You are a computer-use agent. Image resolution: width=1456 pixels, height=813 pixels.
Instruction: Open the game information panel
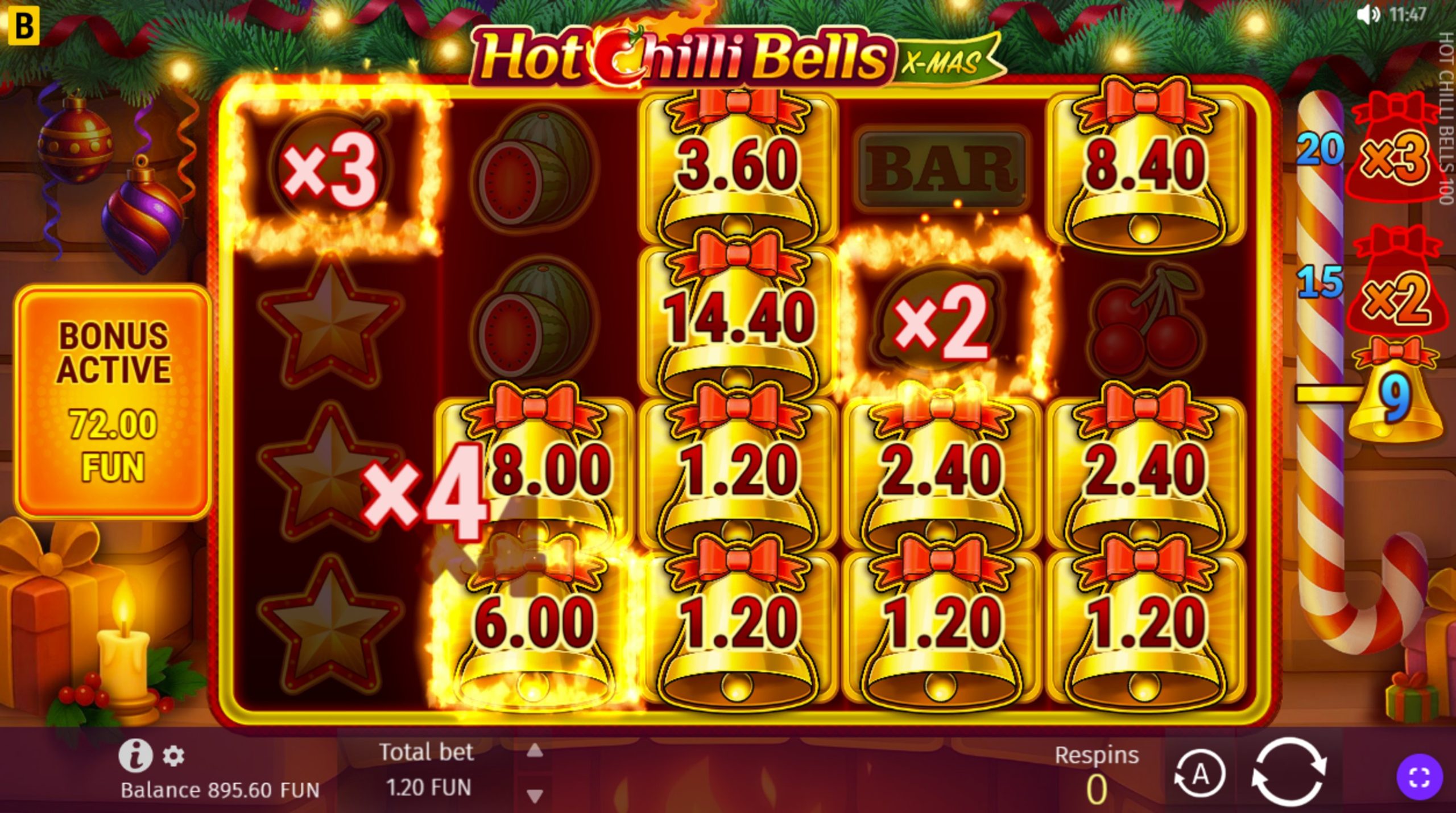tap(136, 757)
